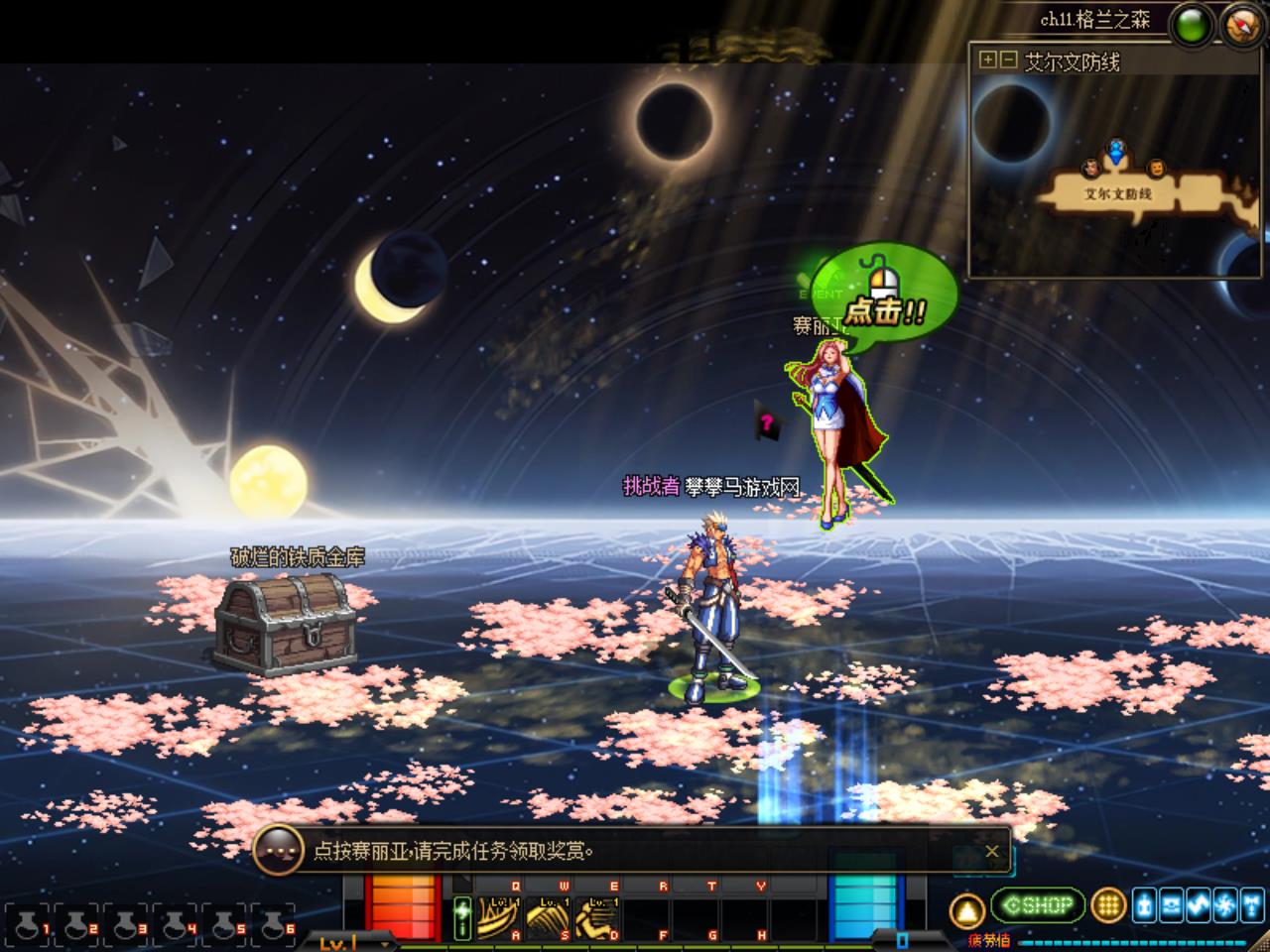Zoom out the minimap with minus button
This screenshot has height=952, width=1270.
(1008, 60)
